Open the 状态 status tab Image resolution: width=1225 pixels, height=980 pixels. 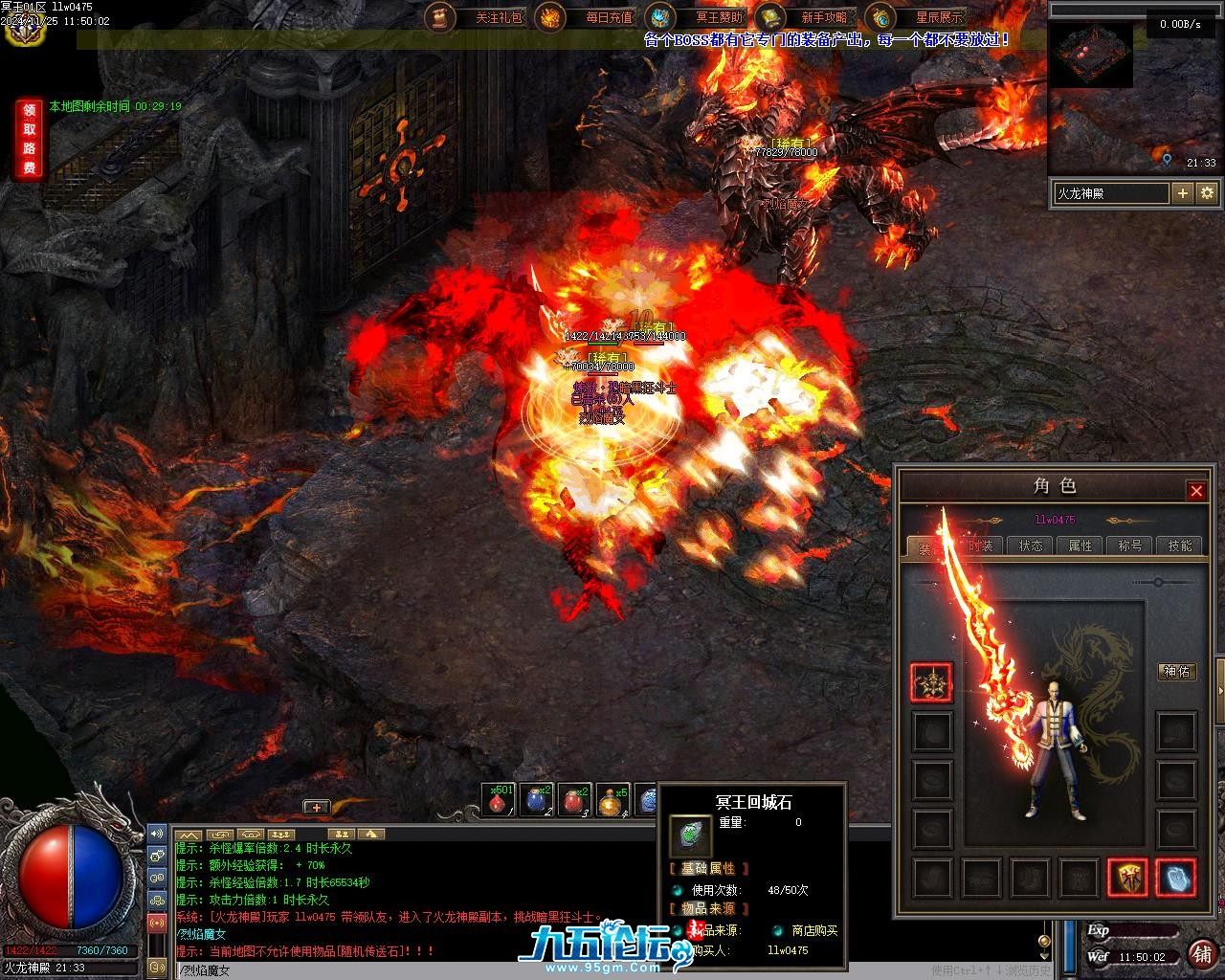point(1031,546)
